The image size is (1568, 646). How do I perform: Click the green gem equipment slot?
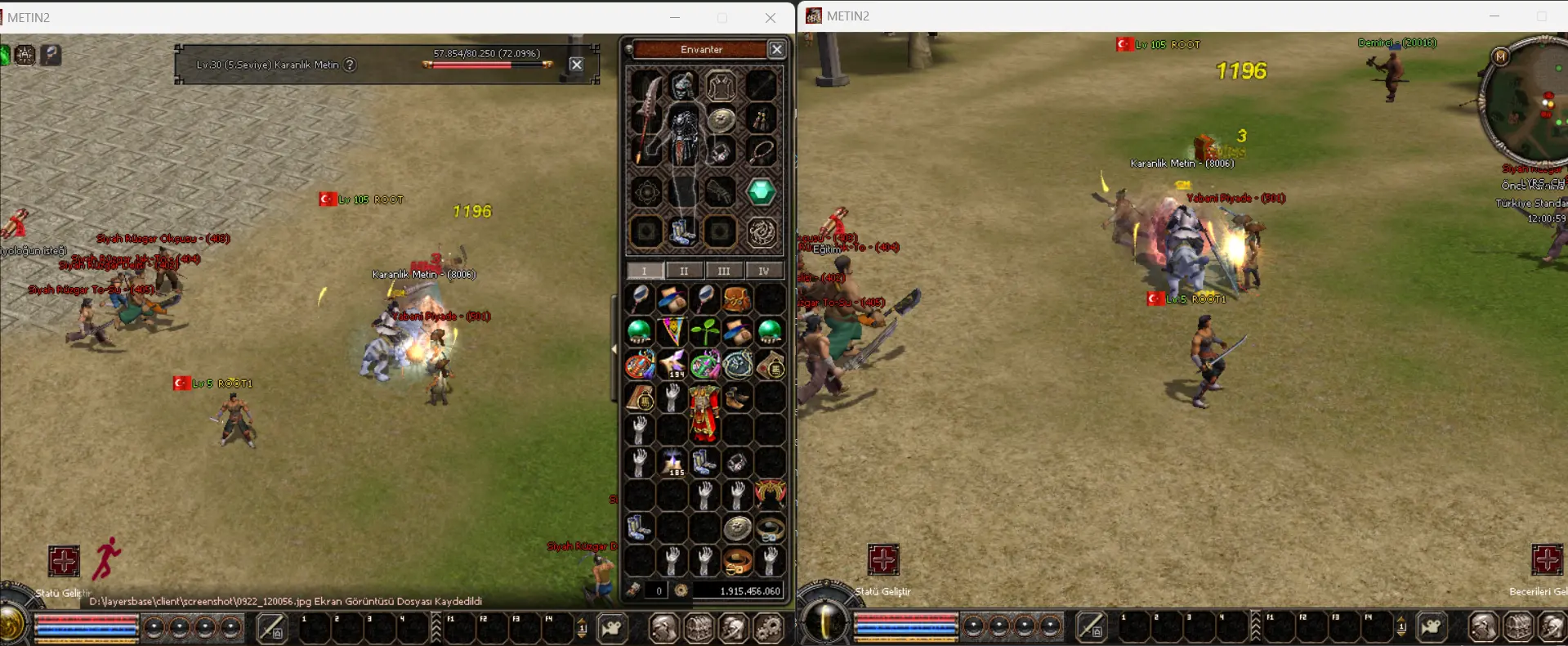(761, 192)
